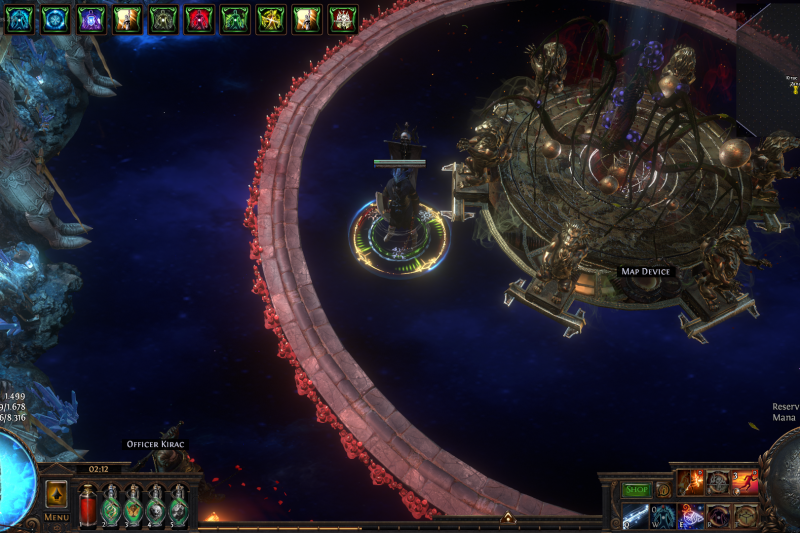Activate the red running figure skill
The image size is (800, 533).
click(745, 483)
